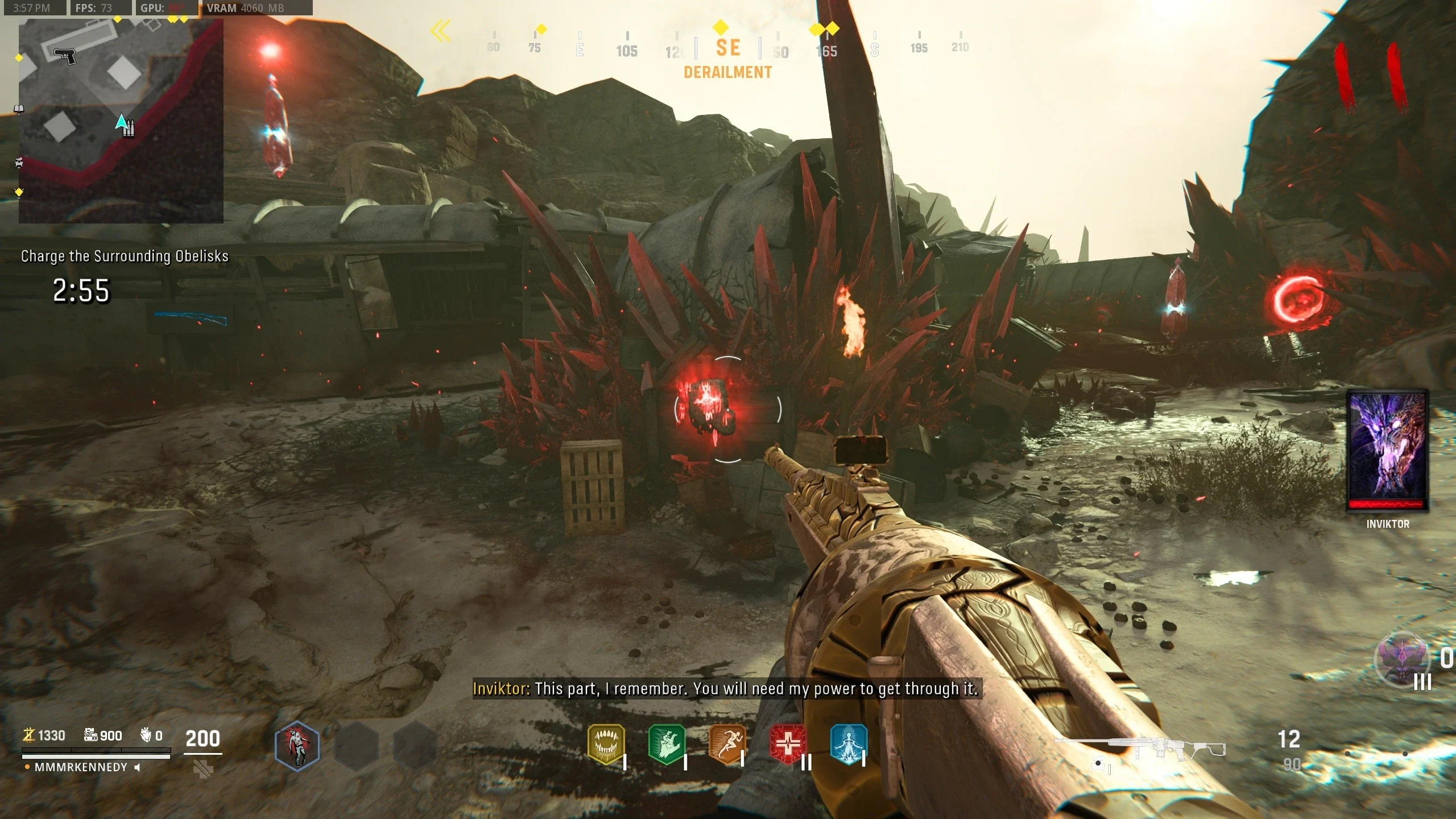Click the pistol marker on the minimap

click(x=65, y=56)
